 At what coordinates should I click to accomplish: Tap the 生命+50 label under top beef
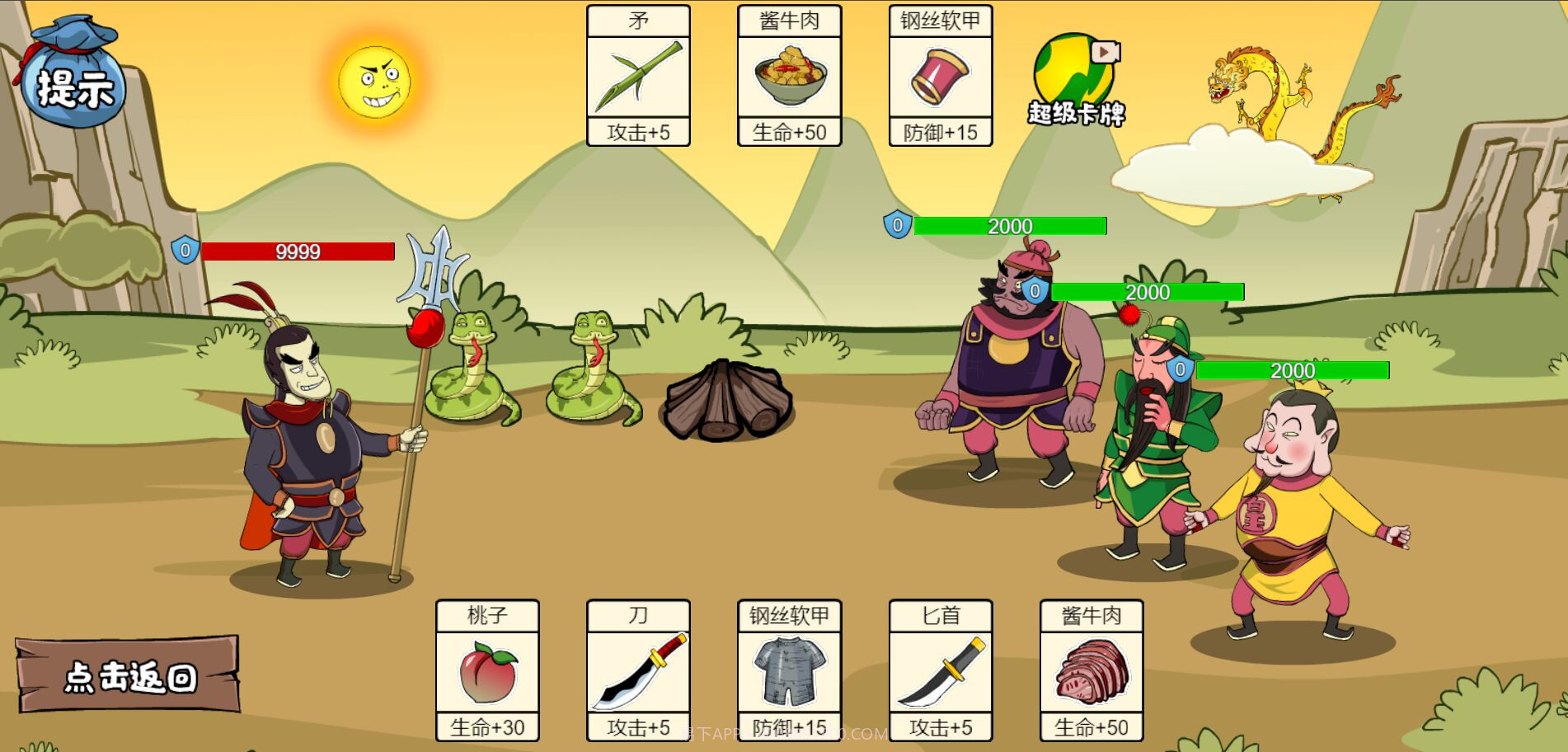pyautogui.click(x=788, y=133)
